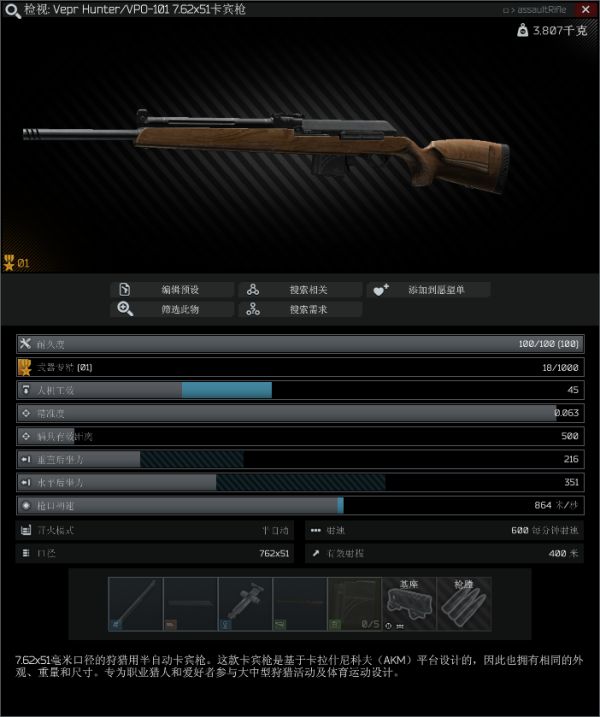Select the 基座 mount slot
The height and width of the screenshot is (717, 600).
pos(409,604)
